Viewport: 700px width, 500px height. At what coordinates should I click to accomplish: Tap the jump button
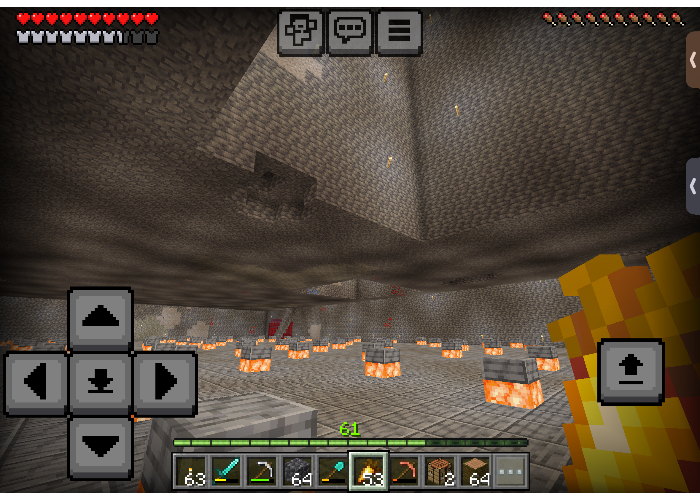[x=630, y=371]
